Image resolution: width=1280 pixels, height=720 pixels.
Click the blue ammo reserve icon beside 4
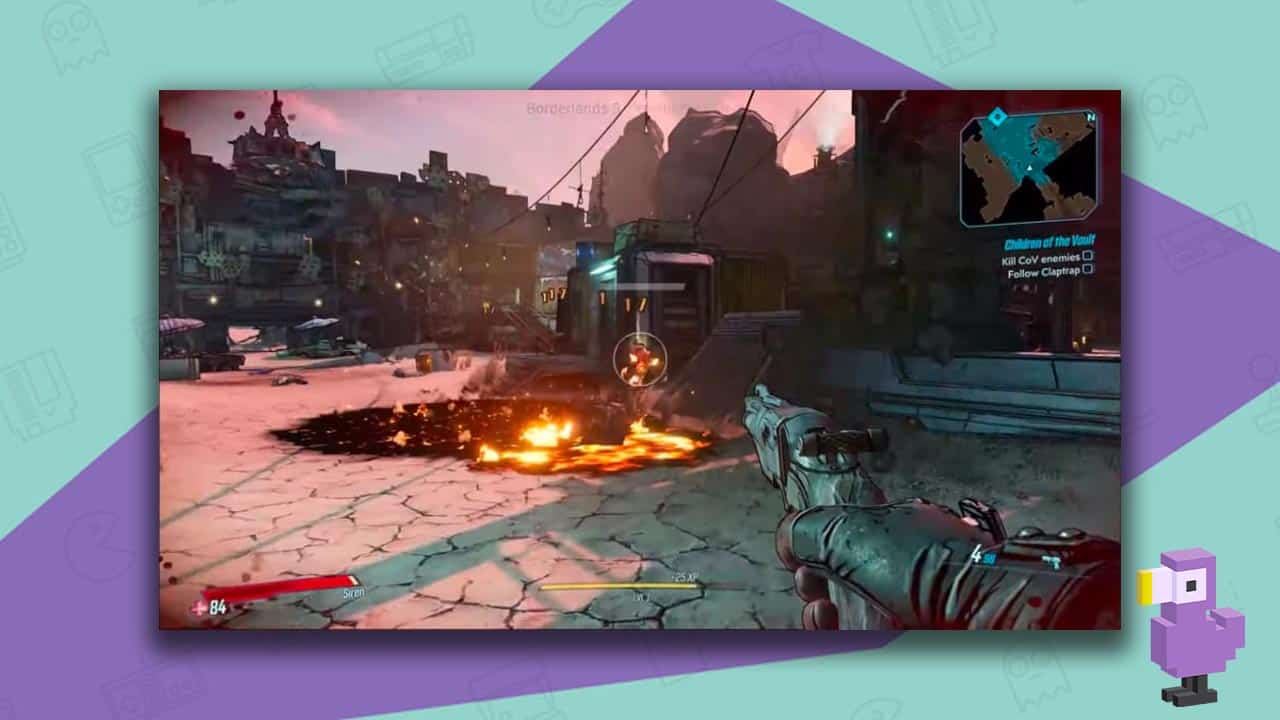[x=990, y=559]
